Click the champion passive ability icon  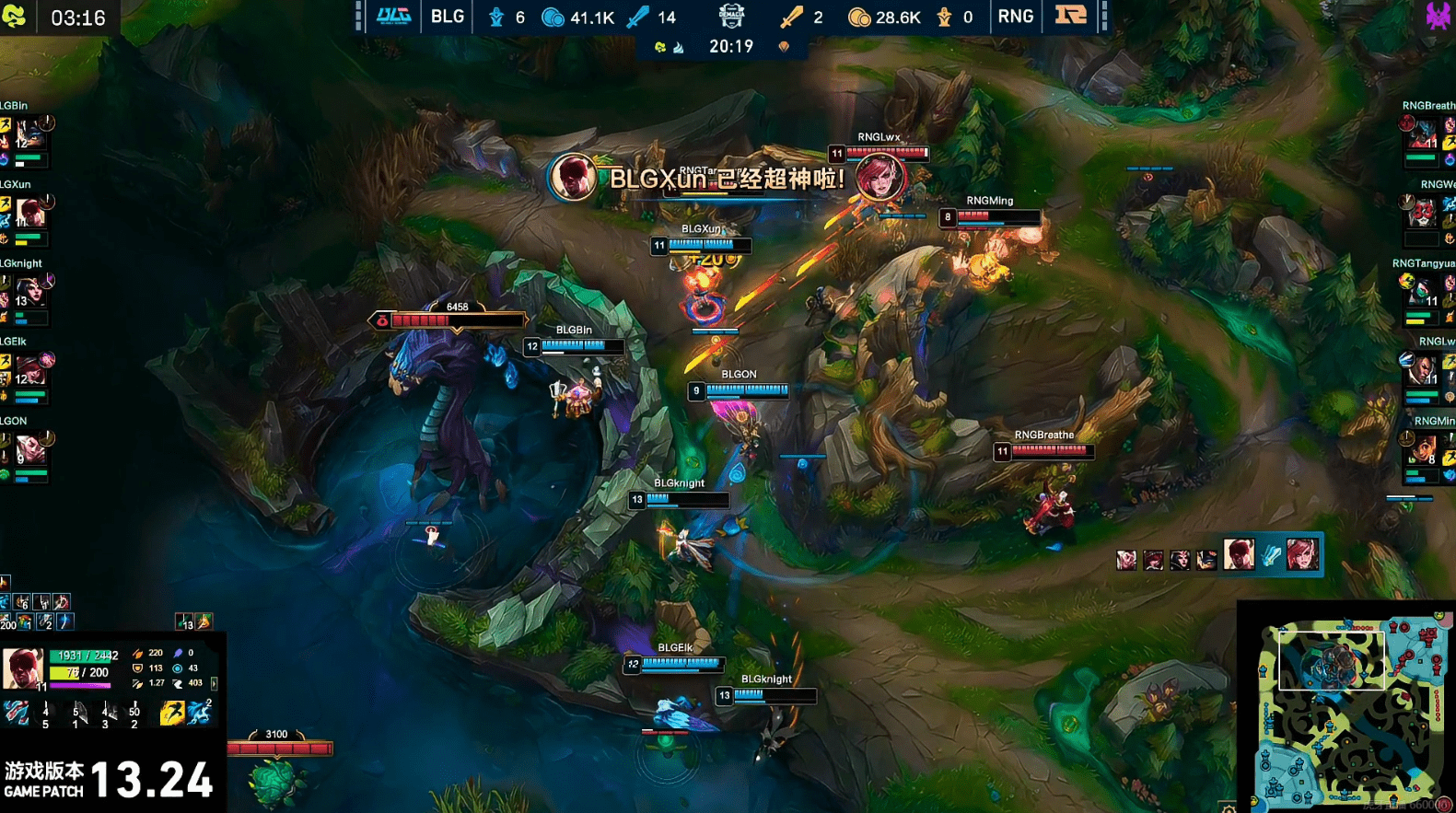pyautogui.click(x=17, y=714)
